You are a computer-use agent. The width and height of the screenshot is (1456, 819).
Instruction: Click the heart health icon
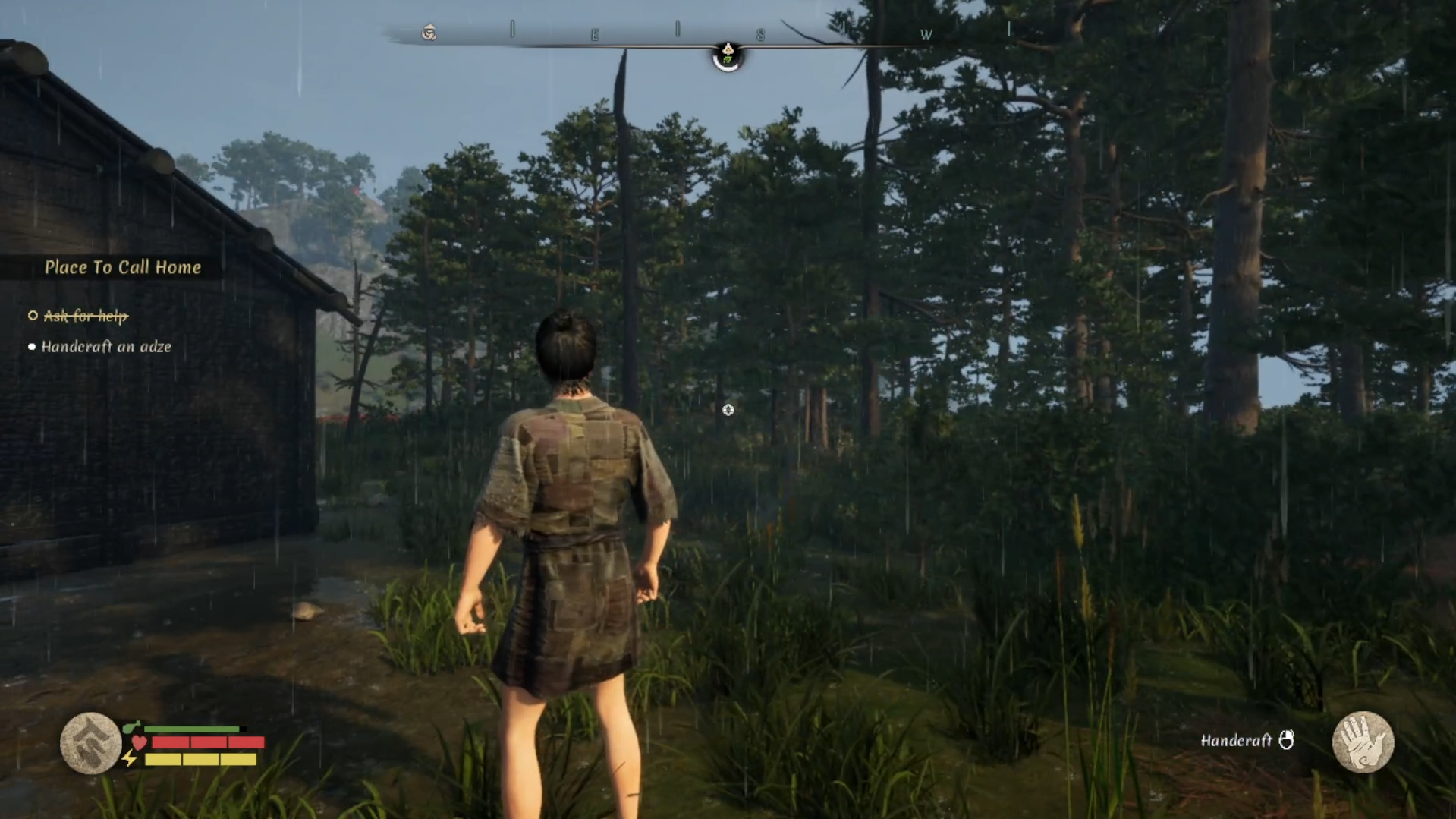pos(139,742)
